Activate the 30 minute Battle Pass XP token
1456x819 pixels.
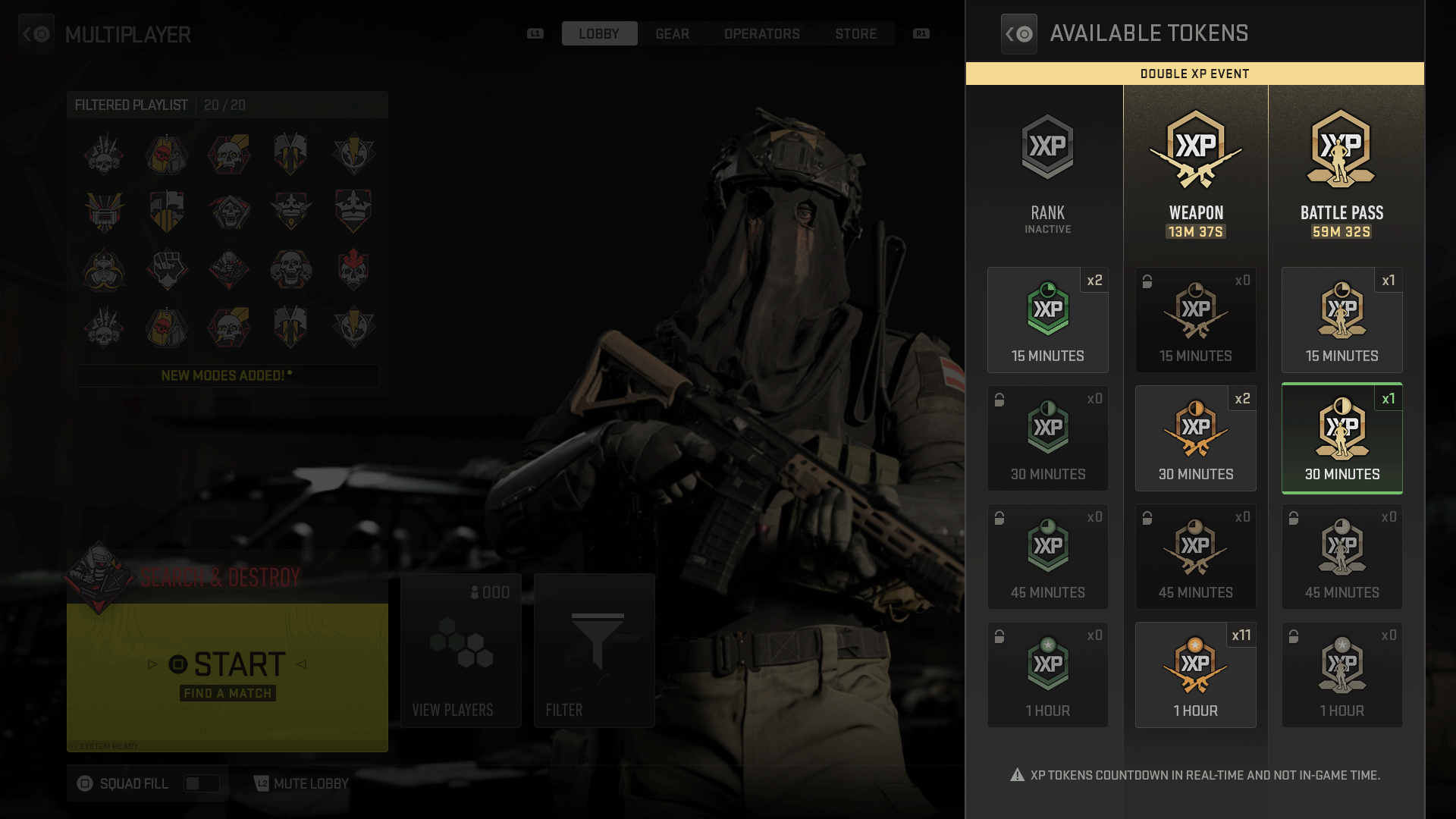(1341, 438)
